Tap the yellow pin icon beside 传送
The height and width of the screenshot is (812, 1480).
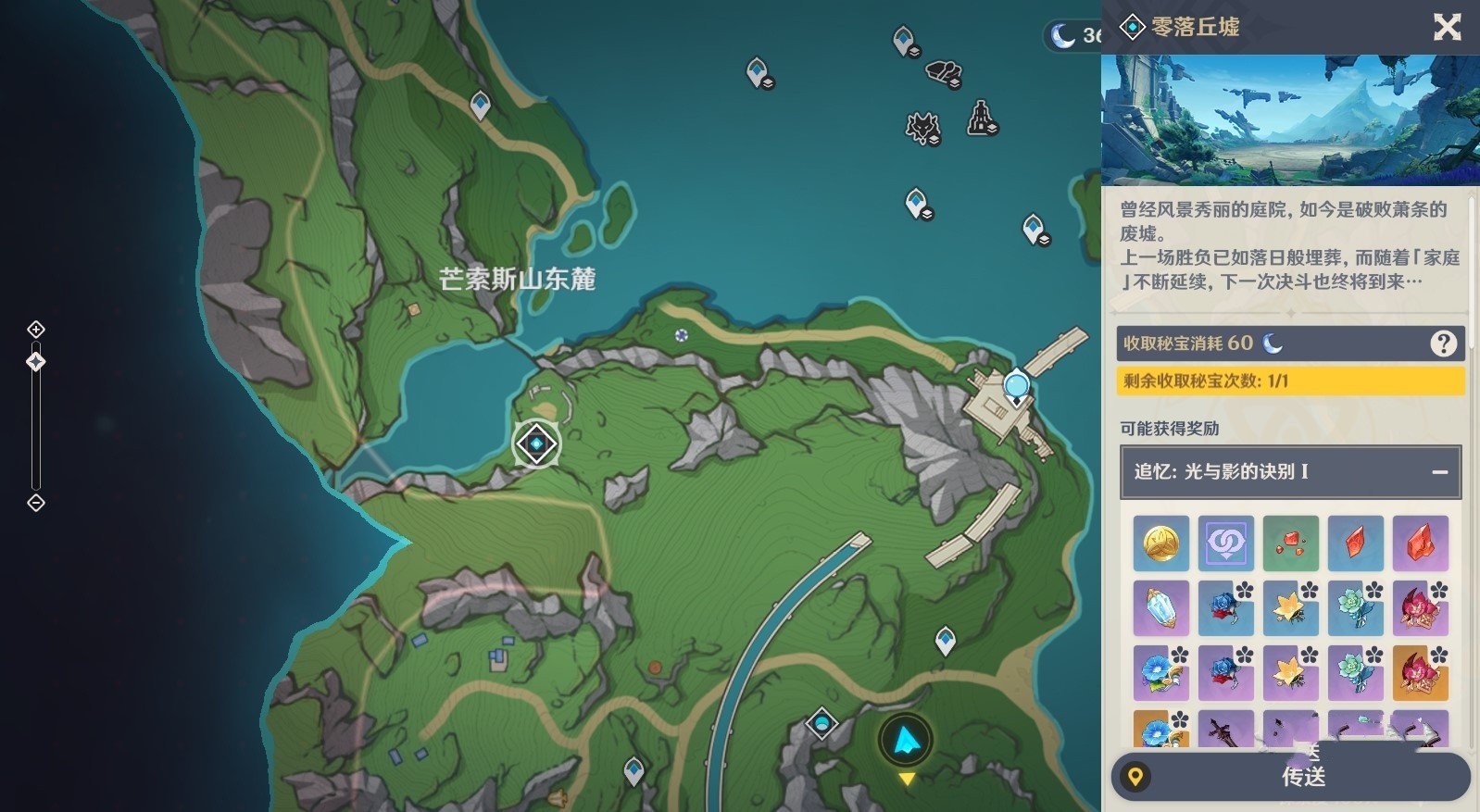pos(1135,777)
